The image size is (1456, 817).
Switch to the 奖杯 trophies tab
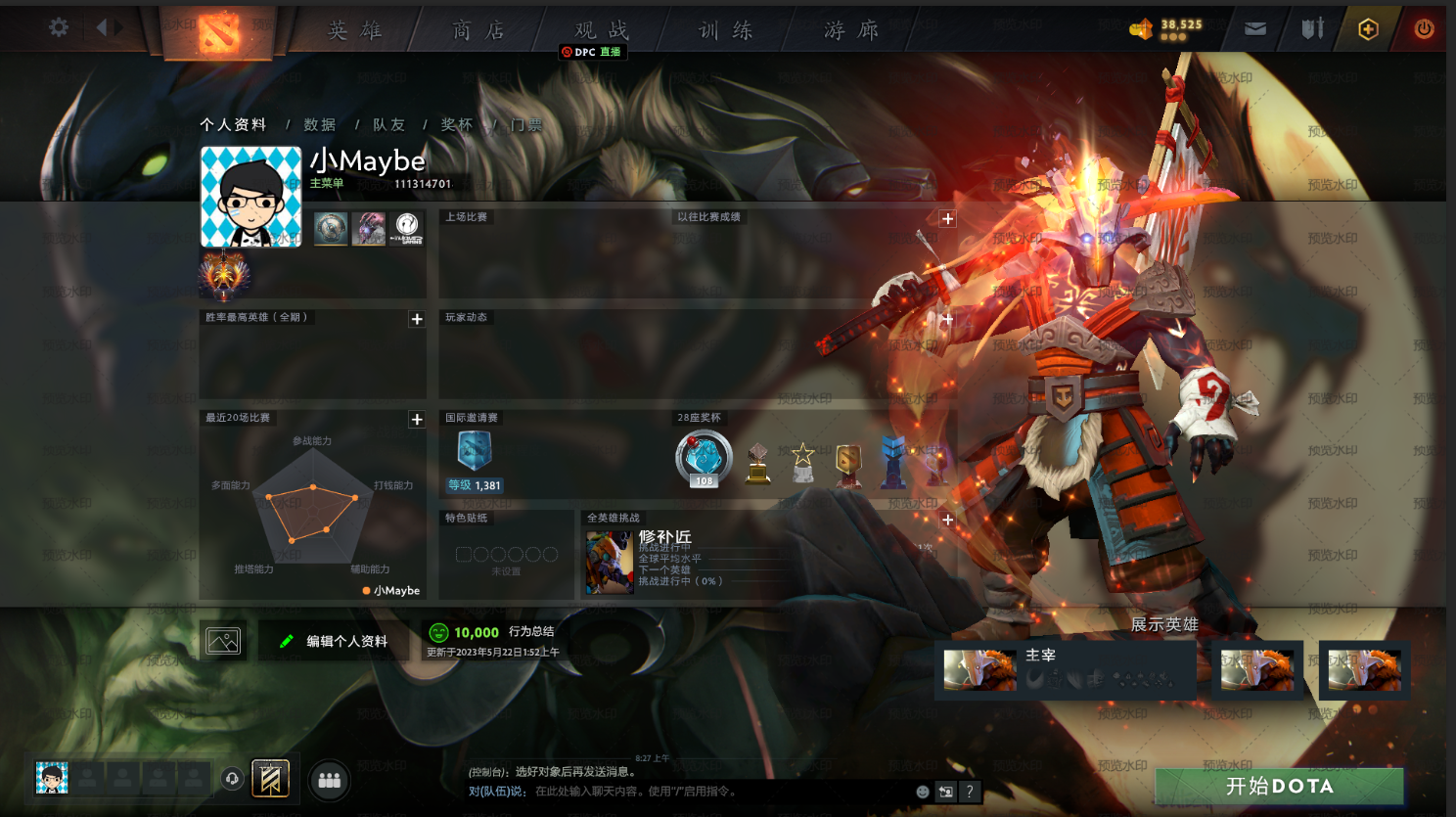[457, 125]
